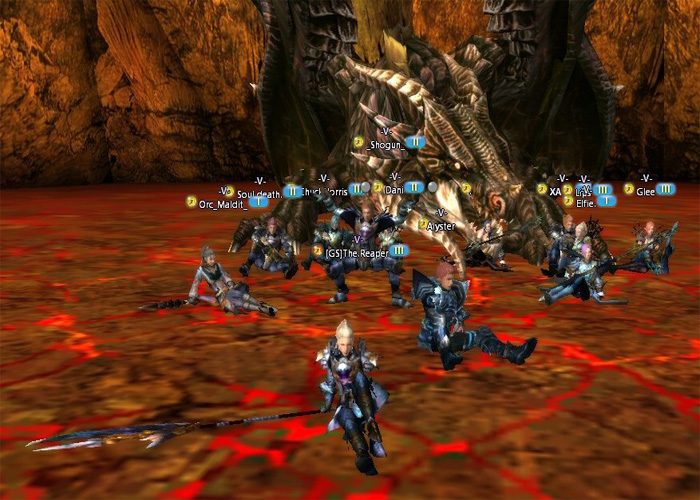
Task: Target the Orc_Maldit_ name label
Action: 222,203
